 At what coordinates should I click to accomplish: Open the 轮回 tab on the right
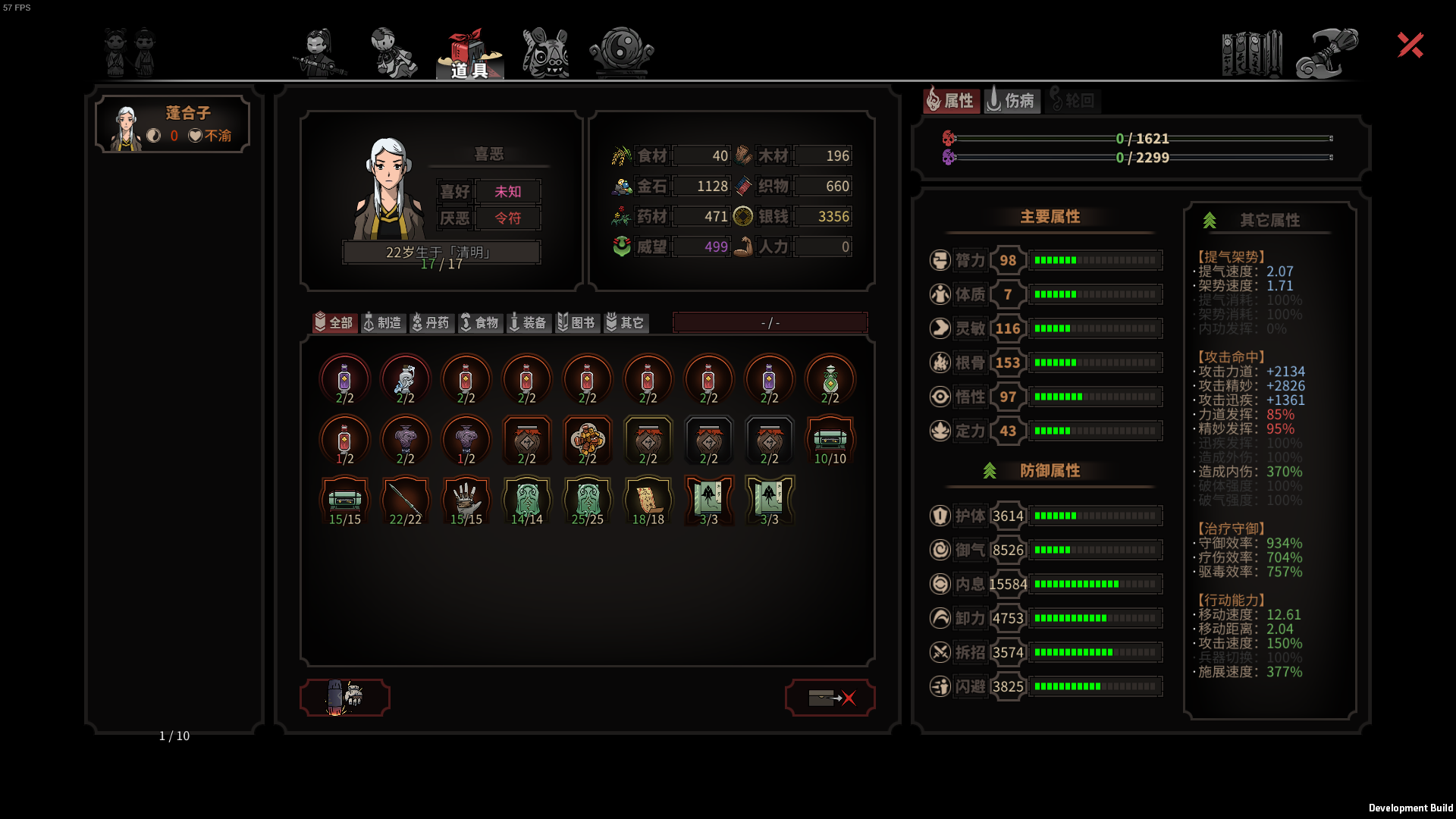pos(1074,101)
